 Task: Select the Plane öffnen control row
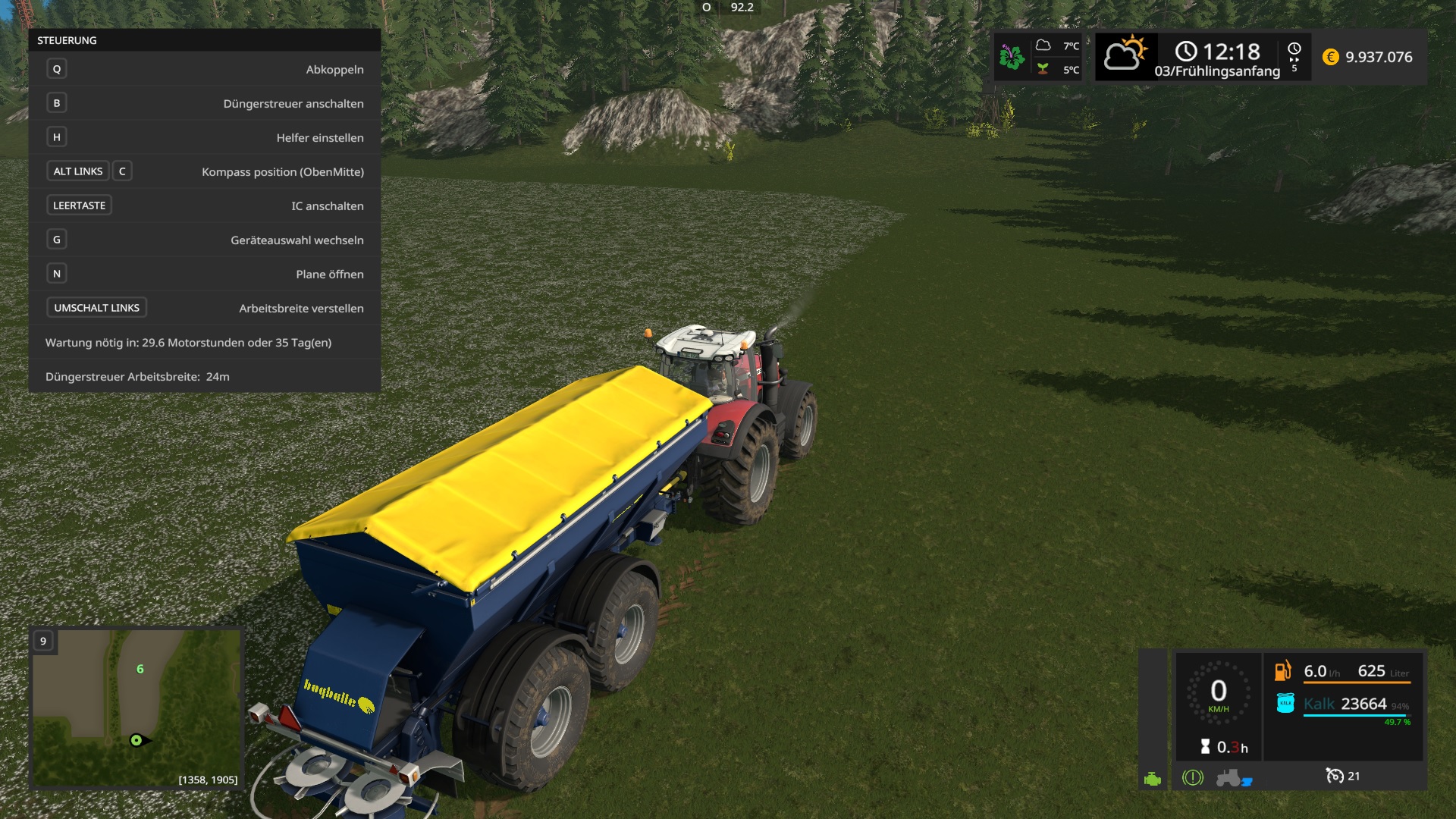[205, 274]
